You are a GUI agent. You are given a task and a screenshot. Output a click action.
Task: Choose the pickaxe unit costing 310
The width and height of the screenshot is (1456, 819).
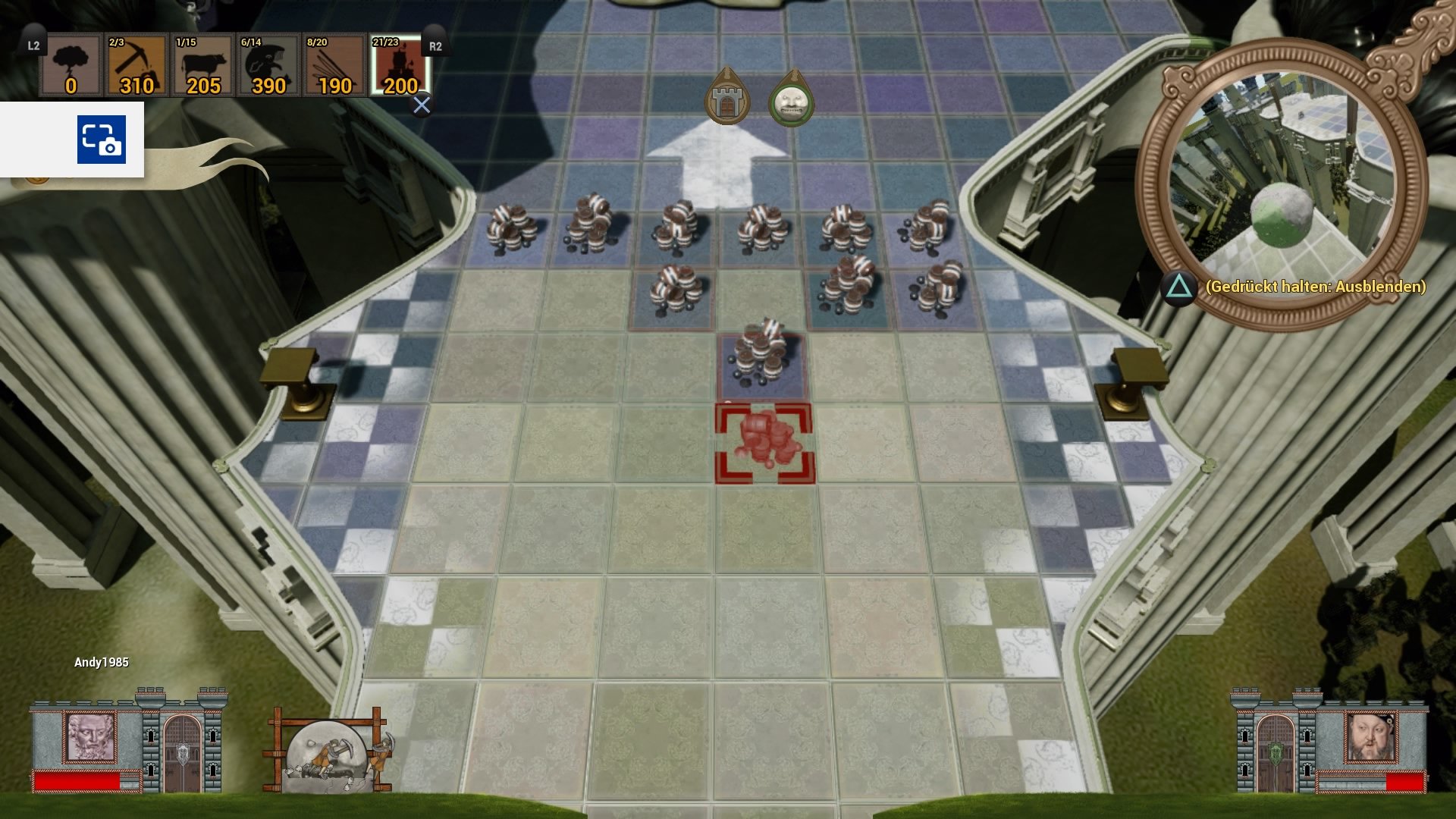pos(136,66)
